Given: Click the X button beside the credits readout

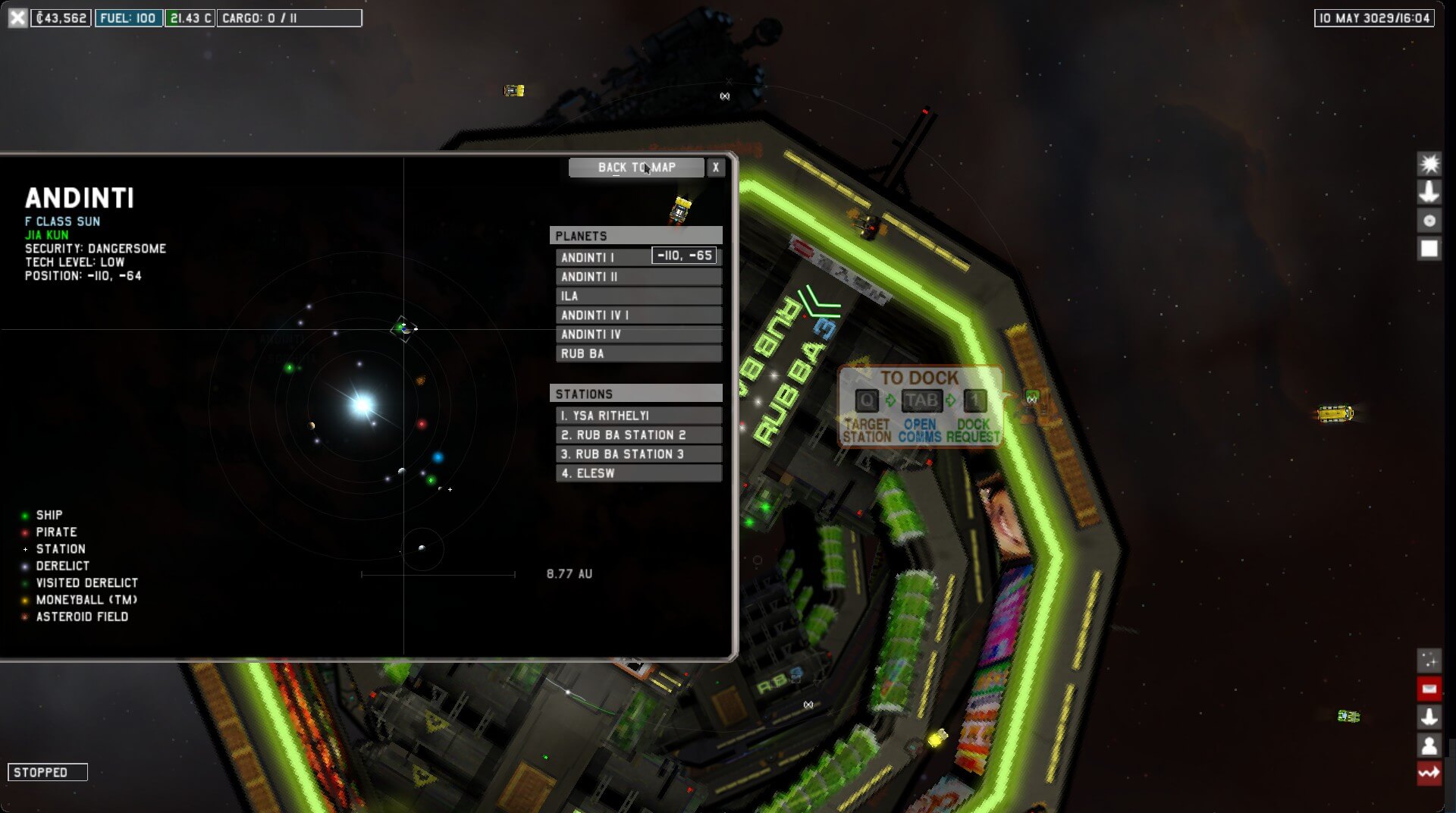Looking at the screenshot, I should [x=17, y=17].
